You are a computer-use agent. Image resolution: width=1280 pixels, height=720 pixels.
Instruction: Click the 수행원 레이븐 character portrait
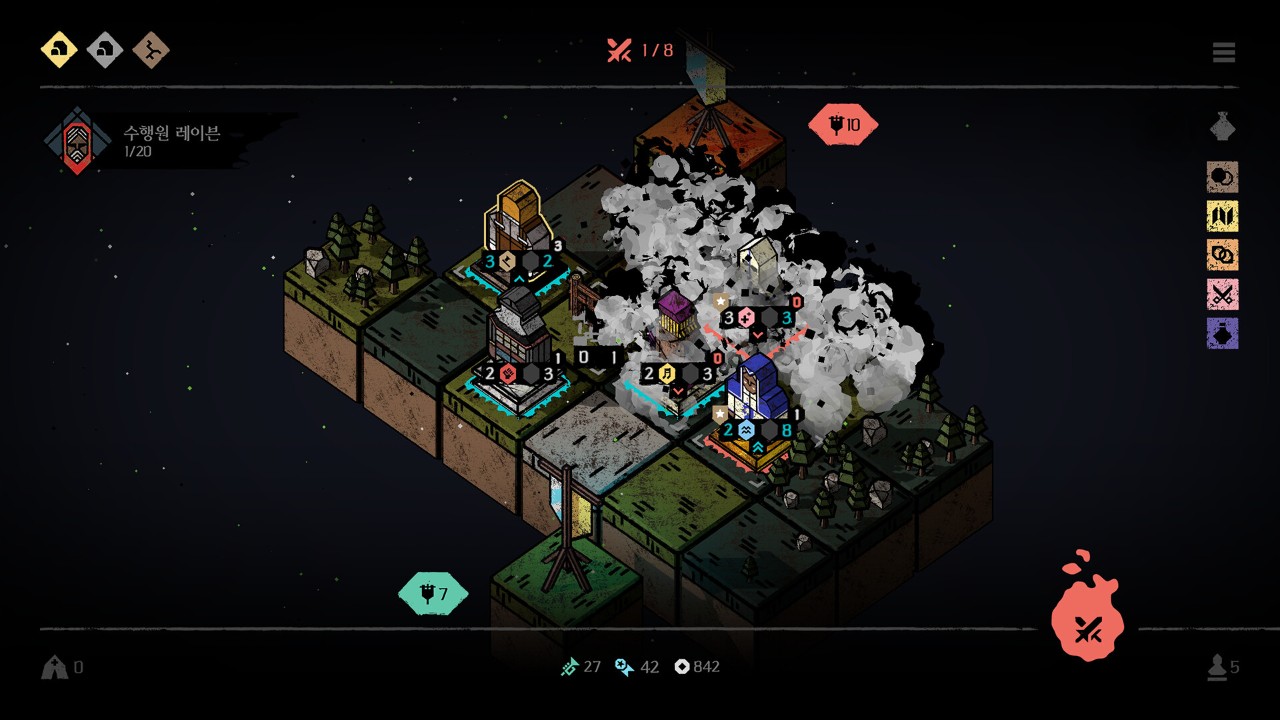tap(76, 141)
